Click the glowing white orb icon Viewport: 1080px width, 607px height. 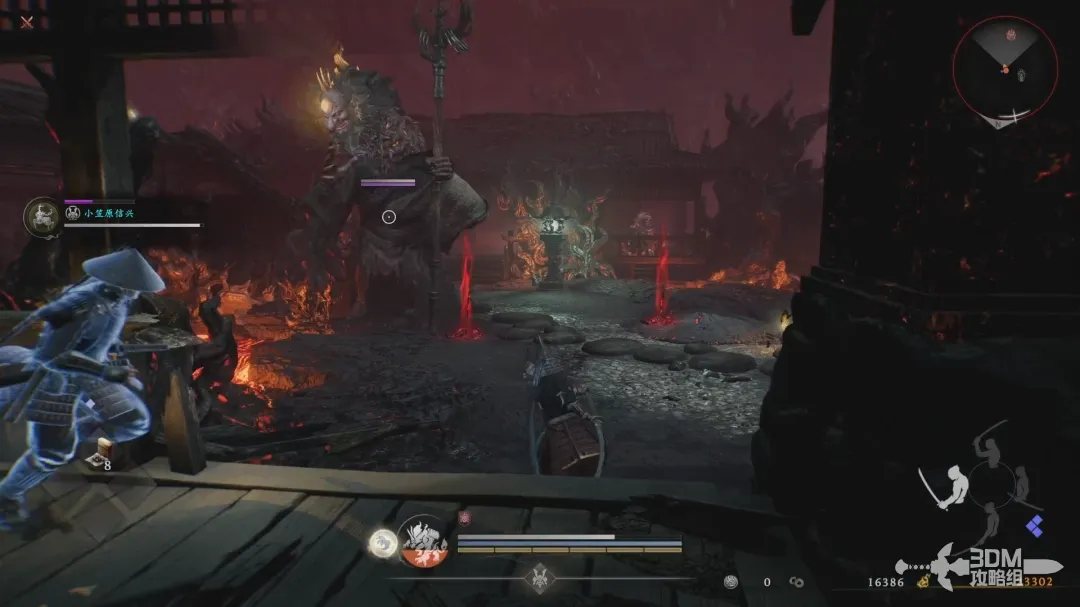(x=379, y=542)
